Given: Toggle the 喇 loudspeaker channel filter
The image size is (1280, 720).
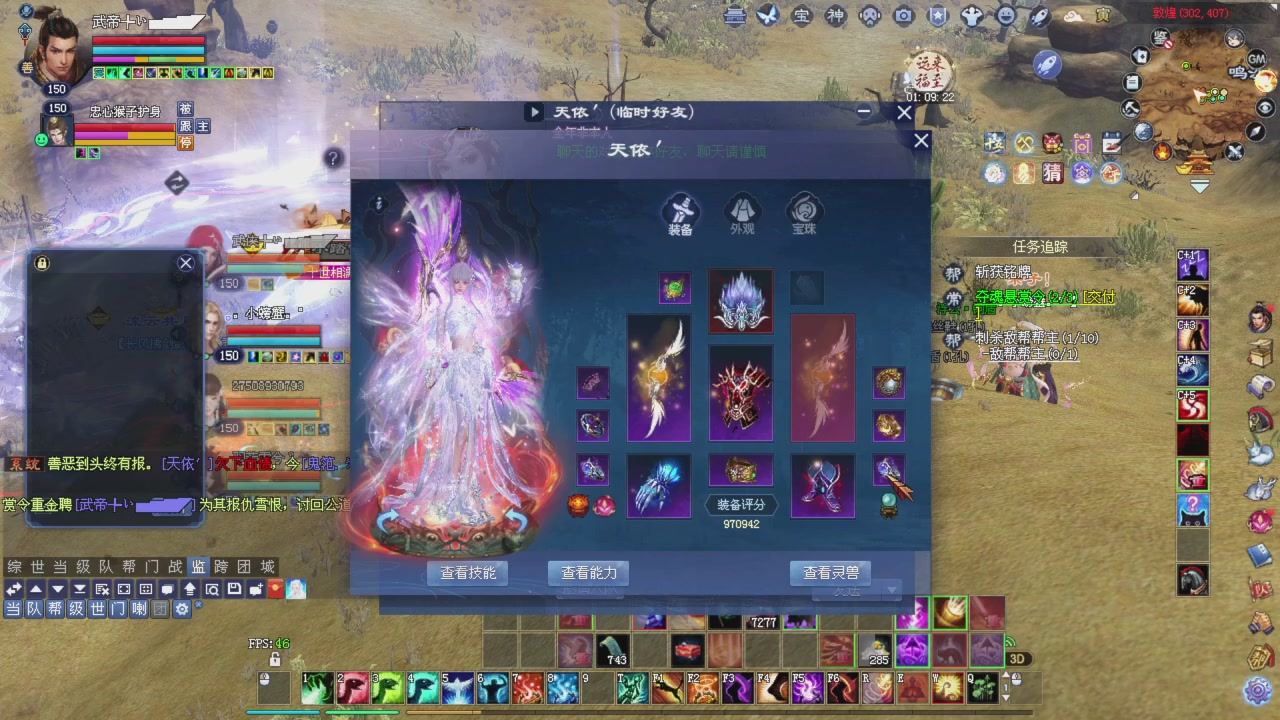Looking at the screenshot, I should pyautogui.click(x=138, y=609).
